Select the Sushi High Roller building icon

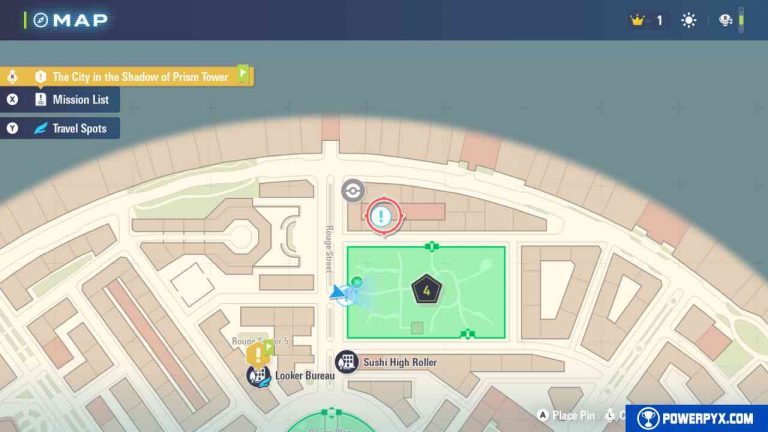point(347,362)
